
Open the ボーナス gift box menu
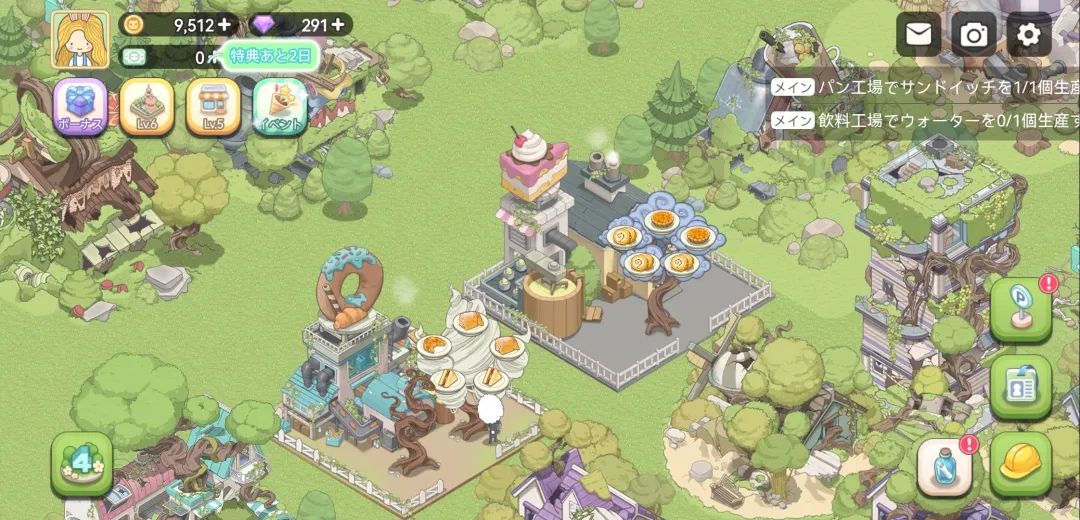[81, 107]
